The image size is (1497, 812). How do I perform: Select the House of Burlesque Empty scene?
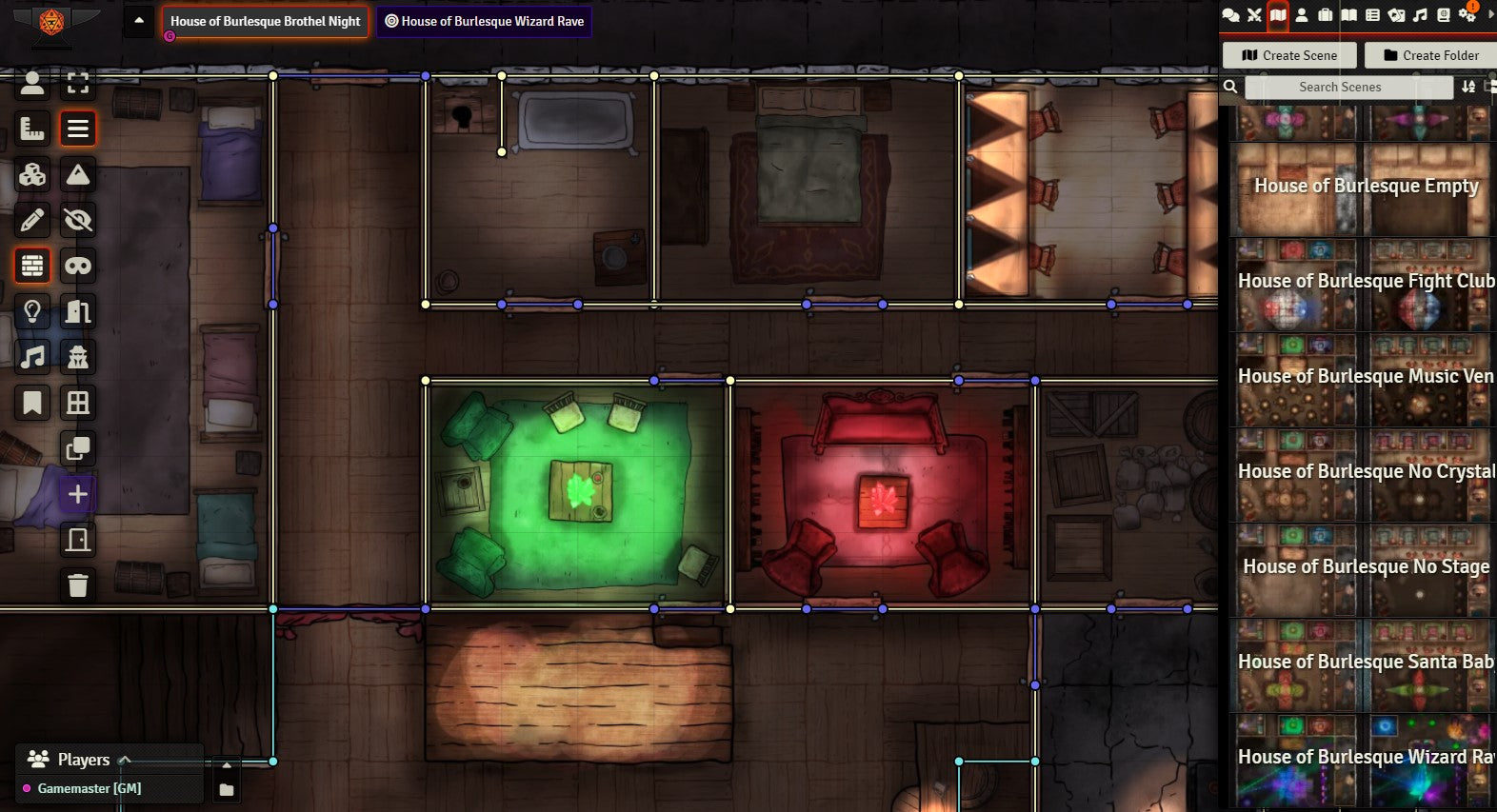click(1366, 187)
